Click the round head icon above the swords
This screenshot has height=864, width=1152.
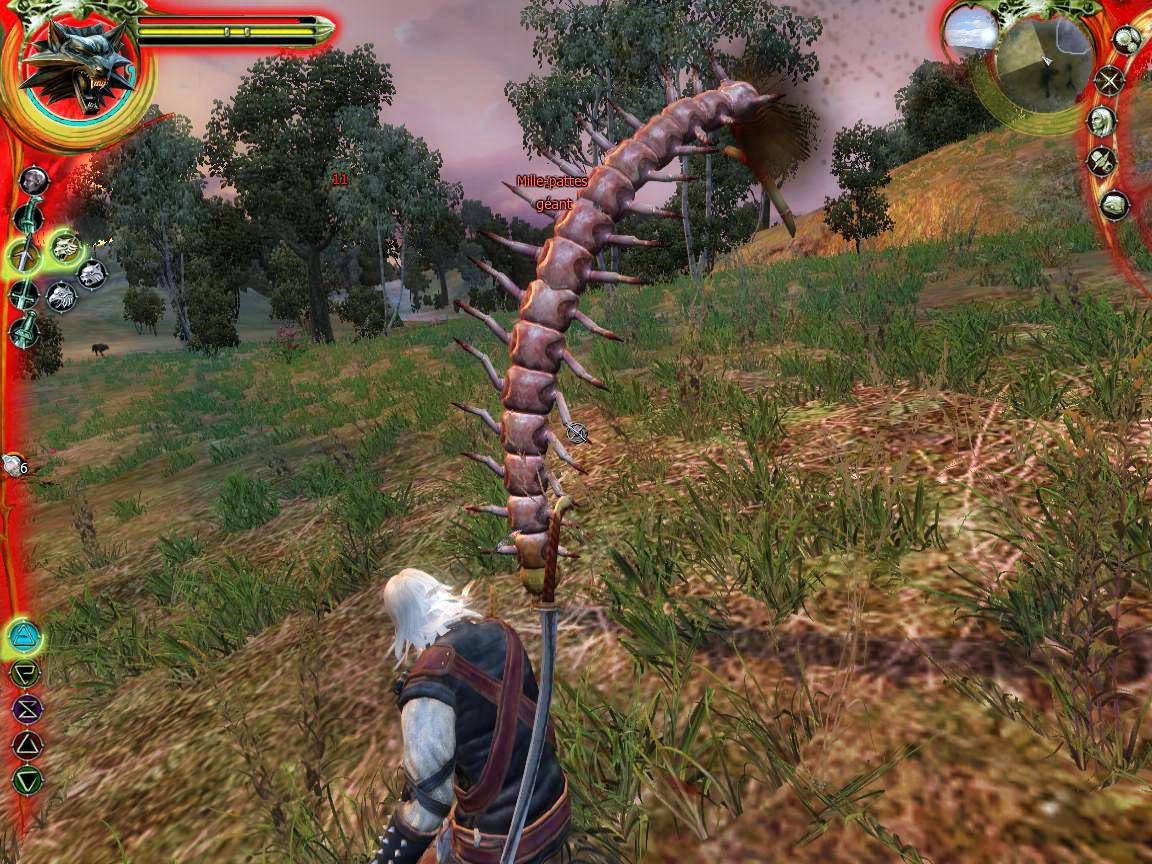click(x=34, y=180)
